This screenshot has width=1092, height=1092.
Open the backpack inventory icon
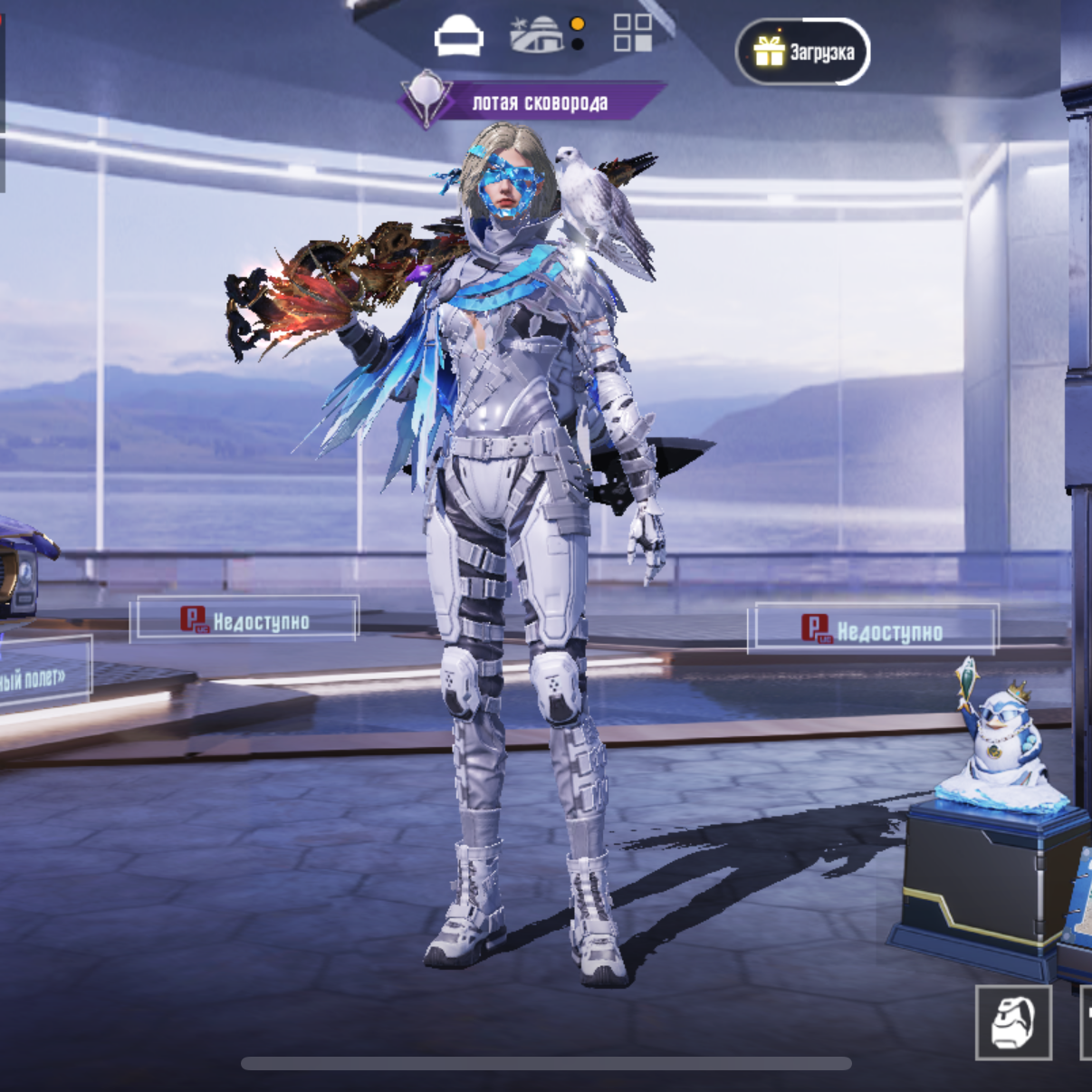[1013, 1022]
